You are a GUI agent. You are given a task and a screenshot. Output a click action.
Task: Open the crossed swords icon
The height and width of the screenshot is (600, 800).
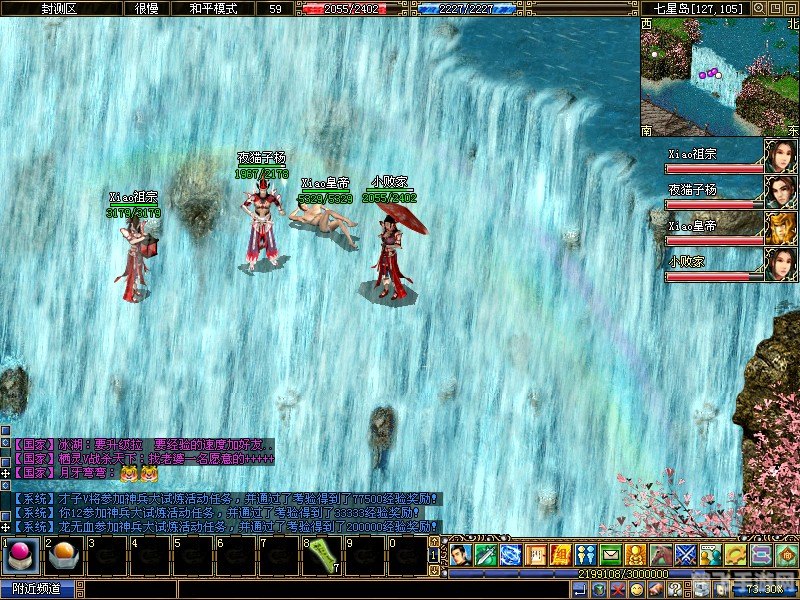pos(686,553)
